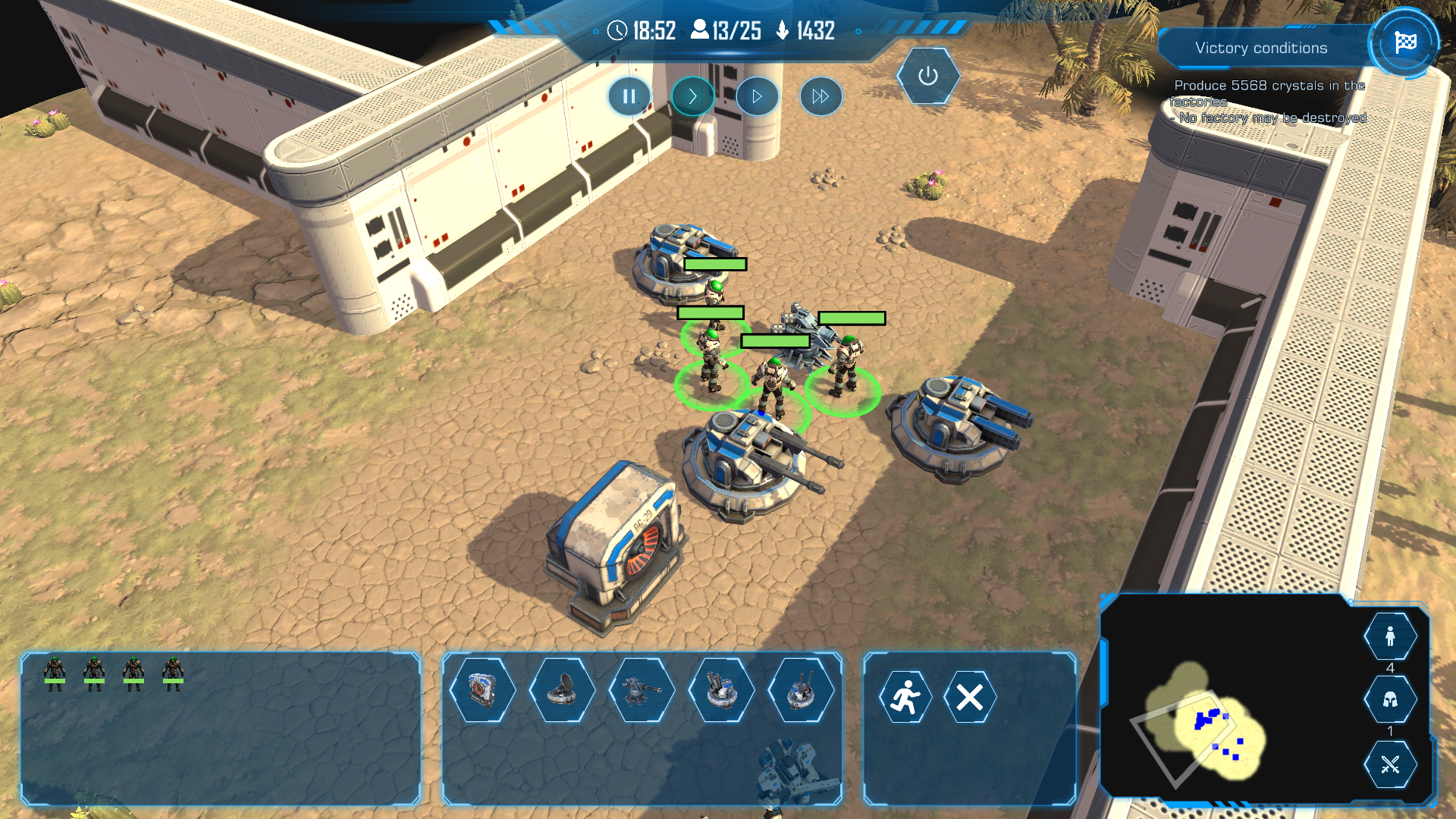Pause the game with the pause button
The width and height of the screenshot is (1456, 819).
coord(629,96)
